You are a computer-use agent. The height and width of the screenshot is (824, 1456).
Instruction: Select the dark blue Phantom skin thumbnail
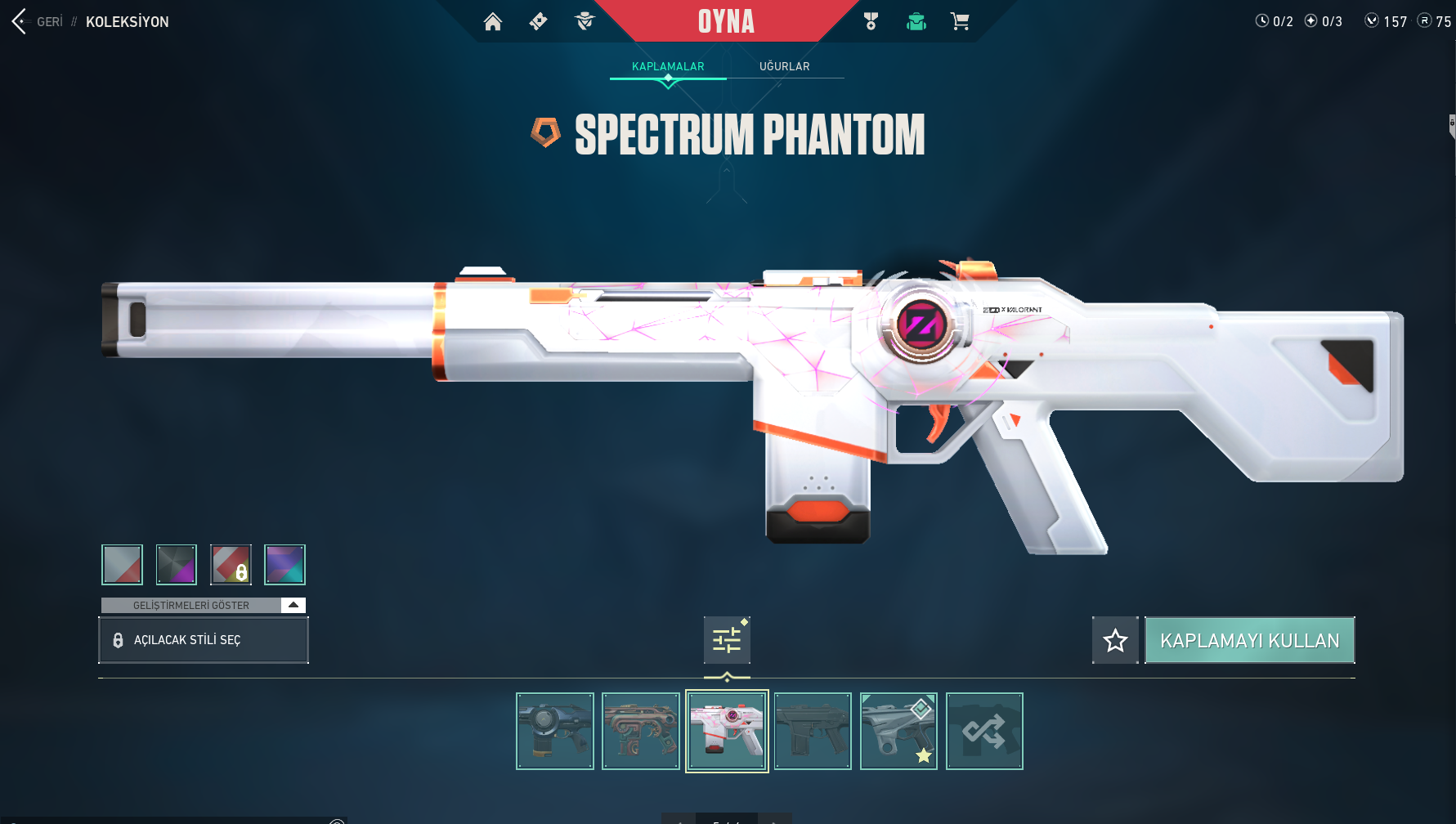[x=555, y=731]
